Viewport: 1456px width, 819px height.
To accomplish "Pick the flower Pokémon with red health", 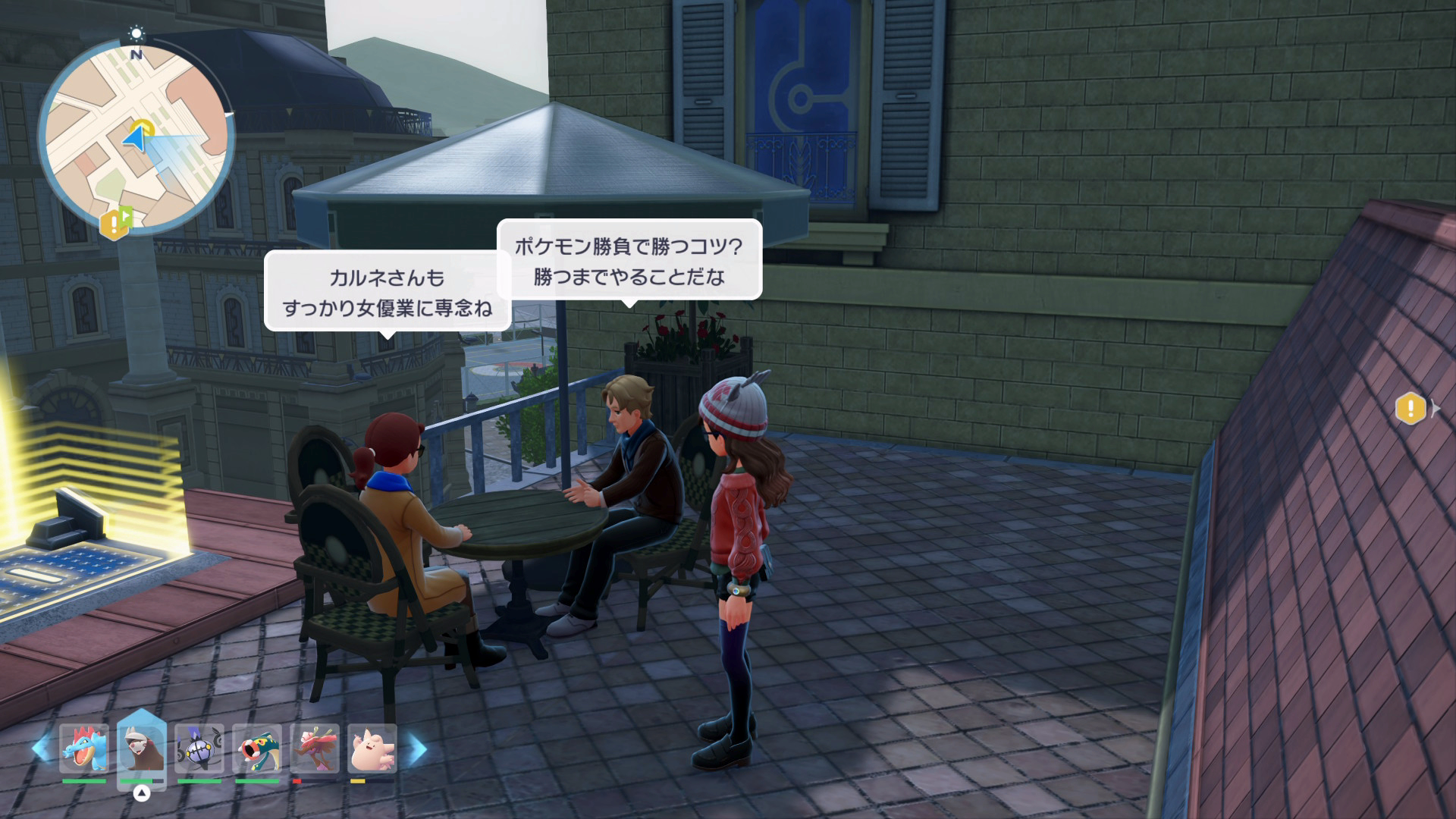I will [315, 747].
